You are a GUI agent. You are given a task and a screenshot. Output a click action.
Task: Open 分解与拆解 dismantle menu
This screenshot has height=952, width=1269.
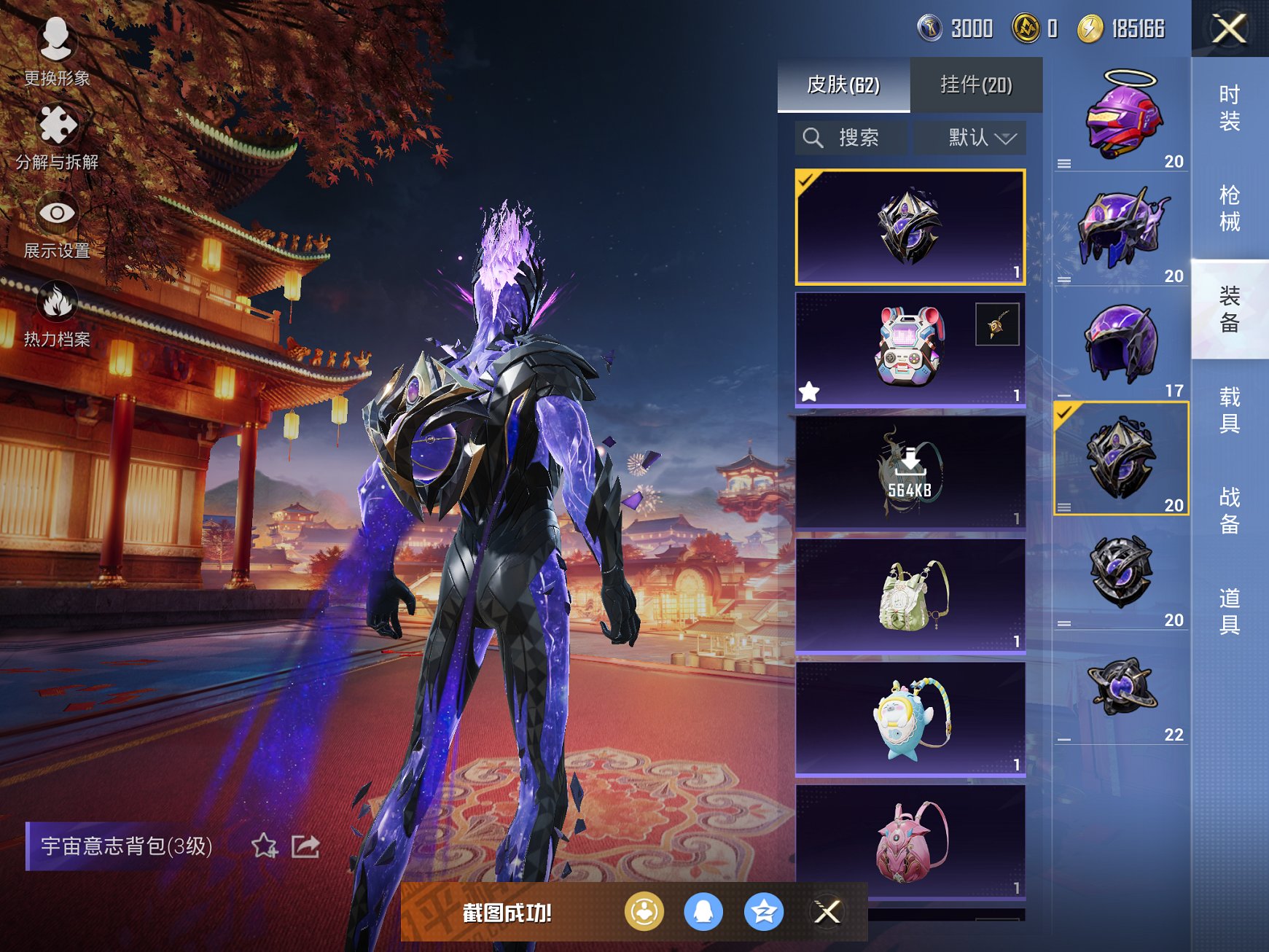tap(57, 138)
